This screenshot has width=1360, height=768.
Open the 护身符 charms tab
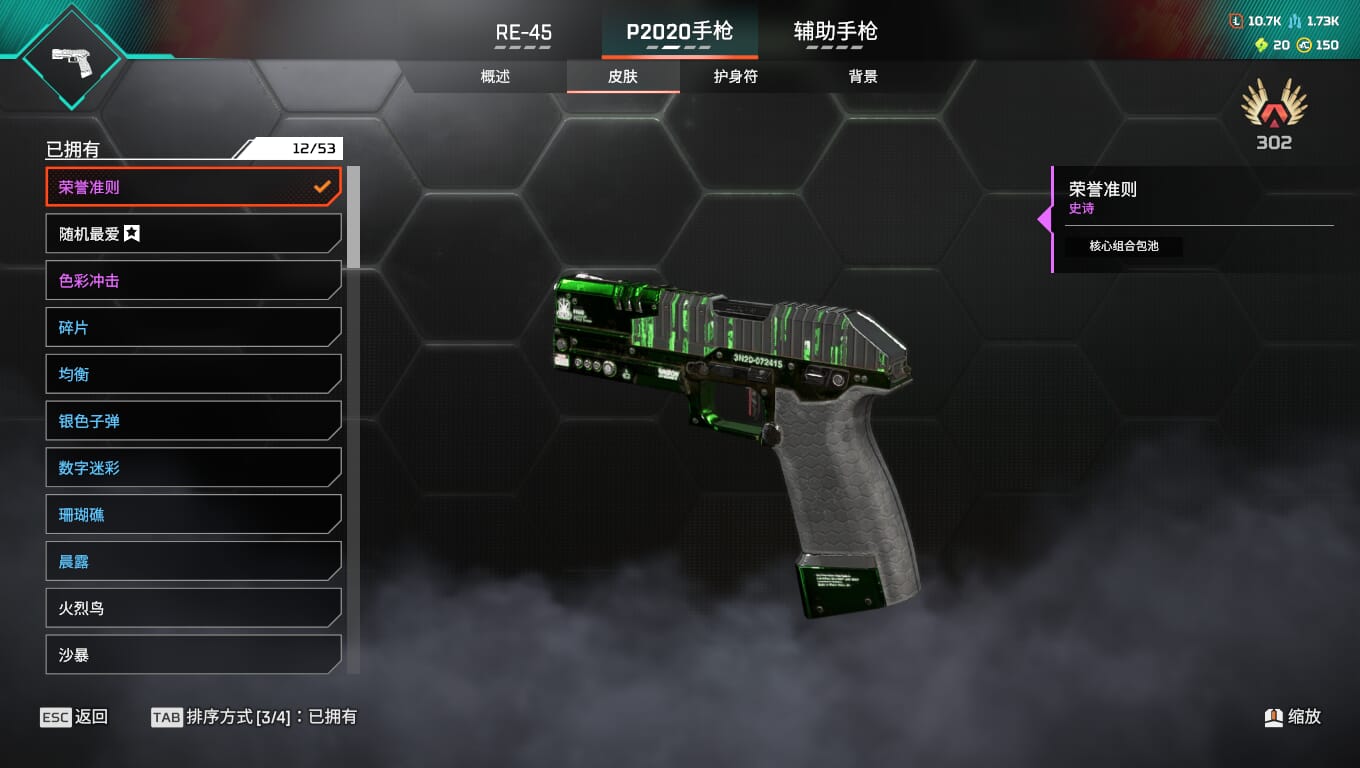[x=736, y=77]
